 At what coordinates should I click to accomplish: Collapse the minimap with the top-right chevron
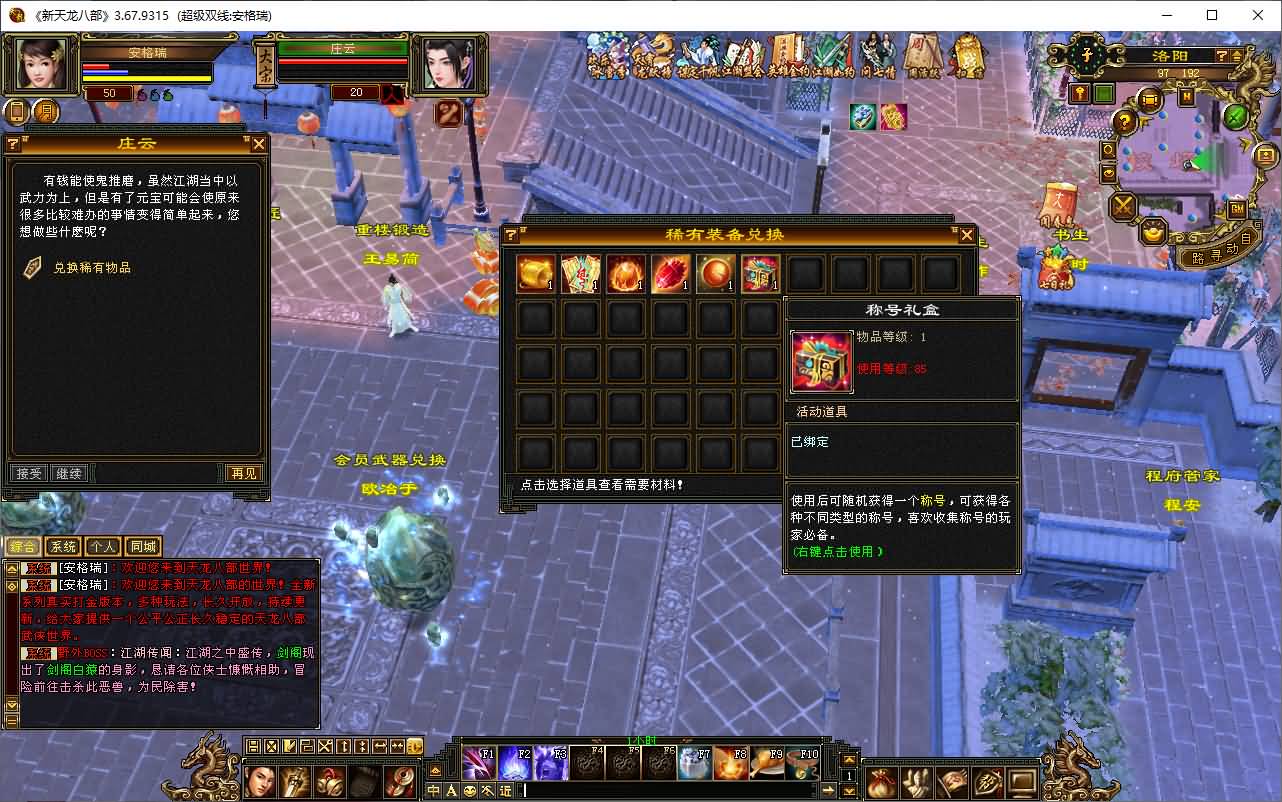1236,56
